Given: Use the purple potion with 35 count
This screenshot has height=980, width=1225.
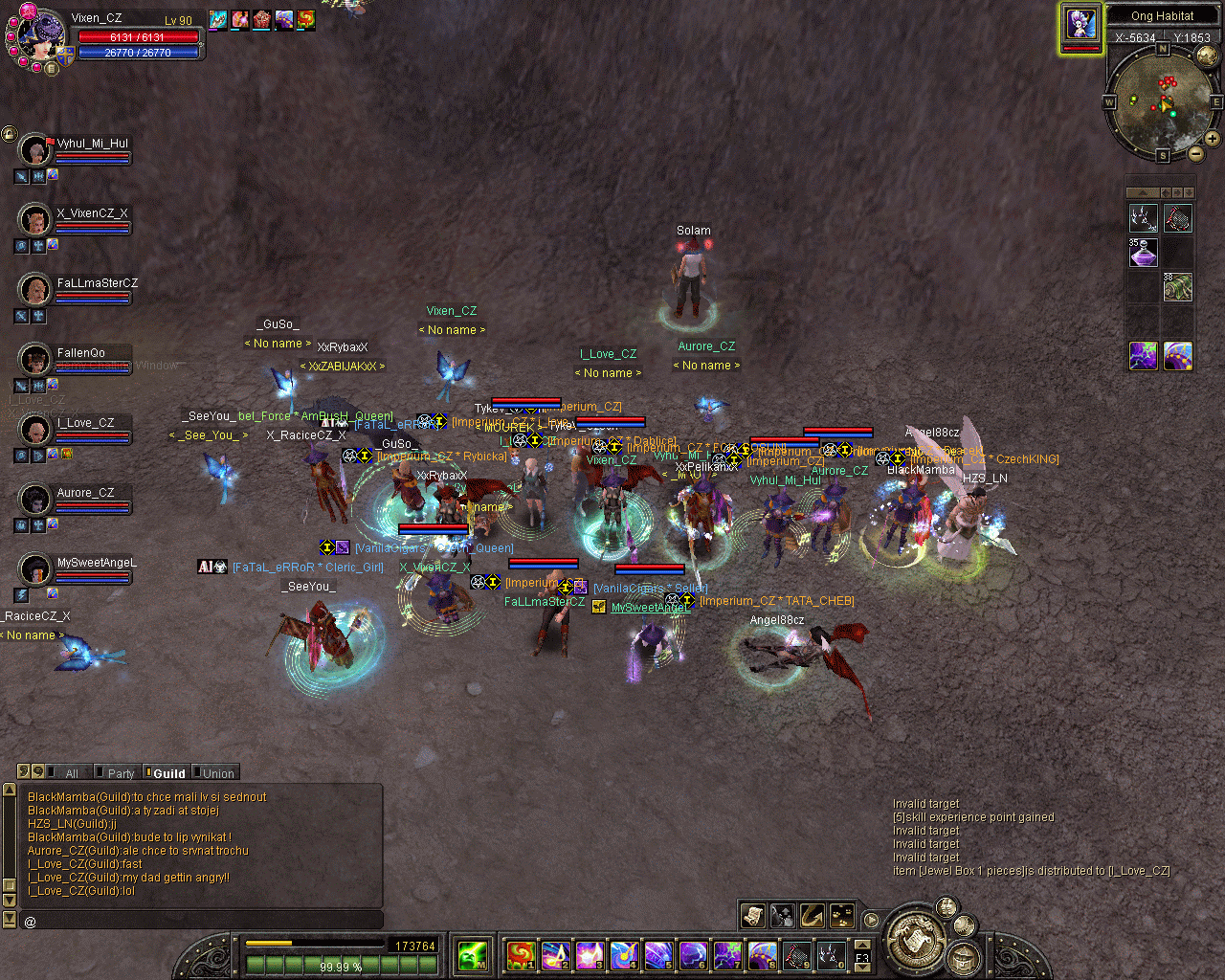Looking at the screenshot, I should [x=1144, y=253].
